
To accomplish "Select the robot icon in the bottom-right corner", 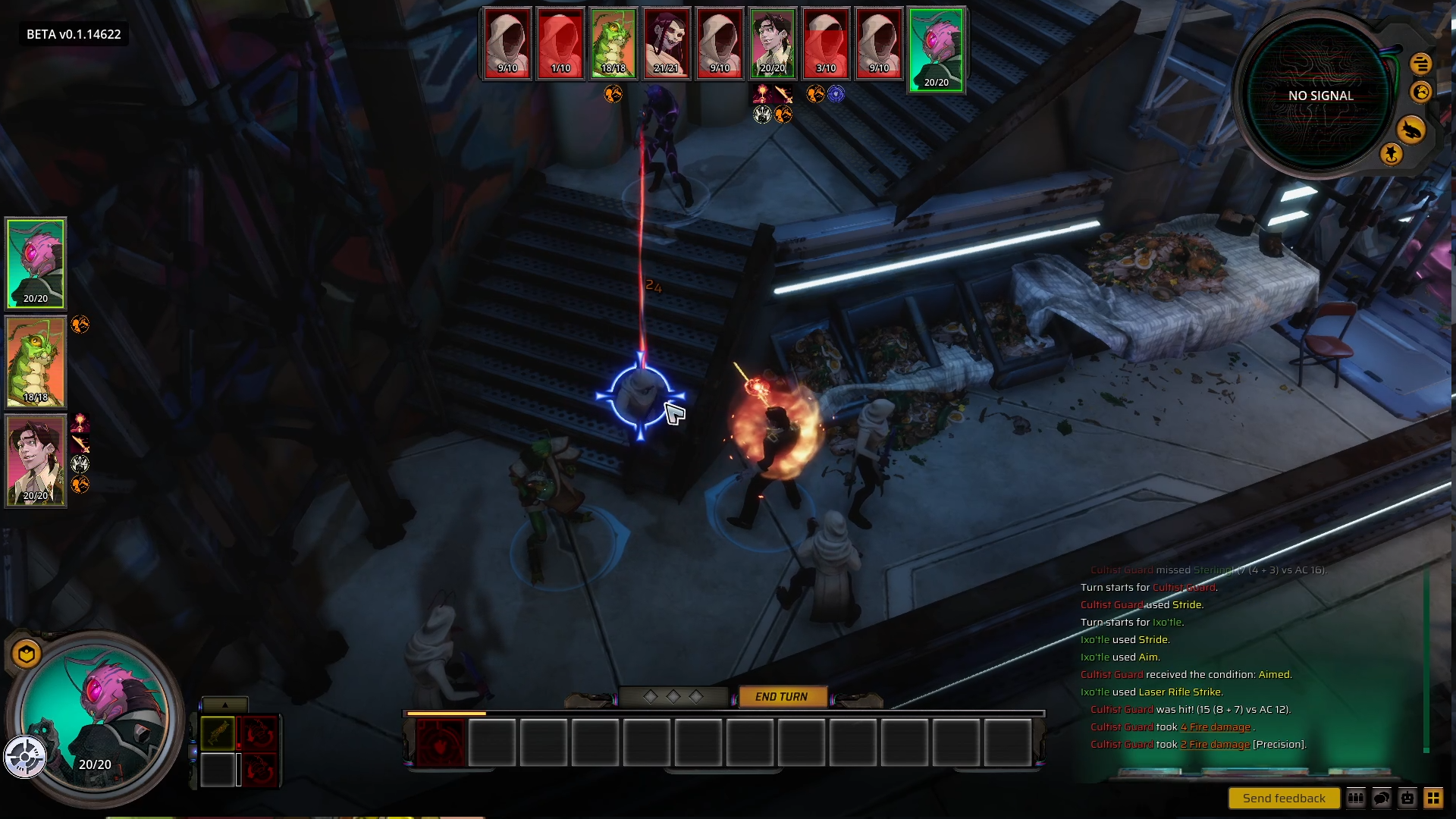I will [1407, 798].
